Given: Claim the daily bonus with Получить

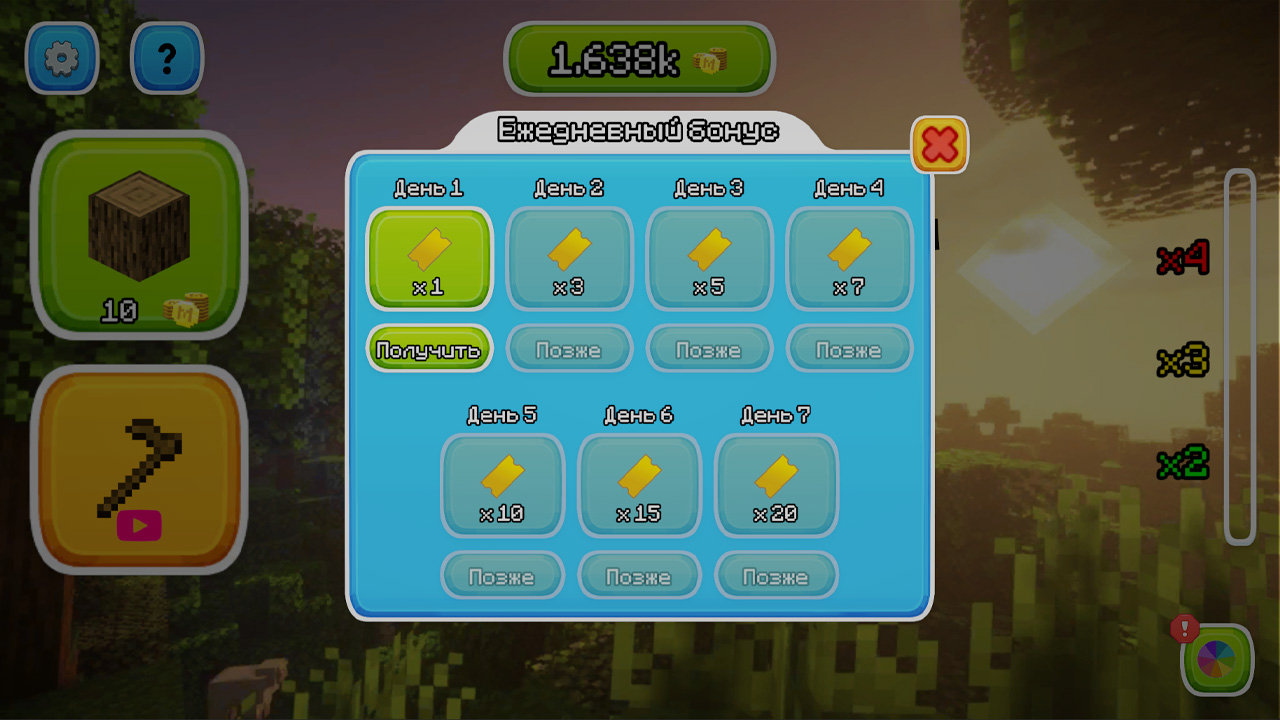Looking at the screenshot, I should point(429,349).
